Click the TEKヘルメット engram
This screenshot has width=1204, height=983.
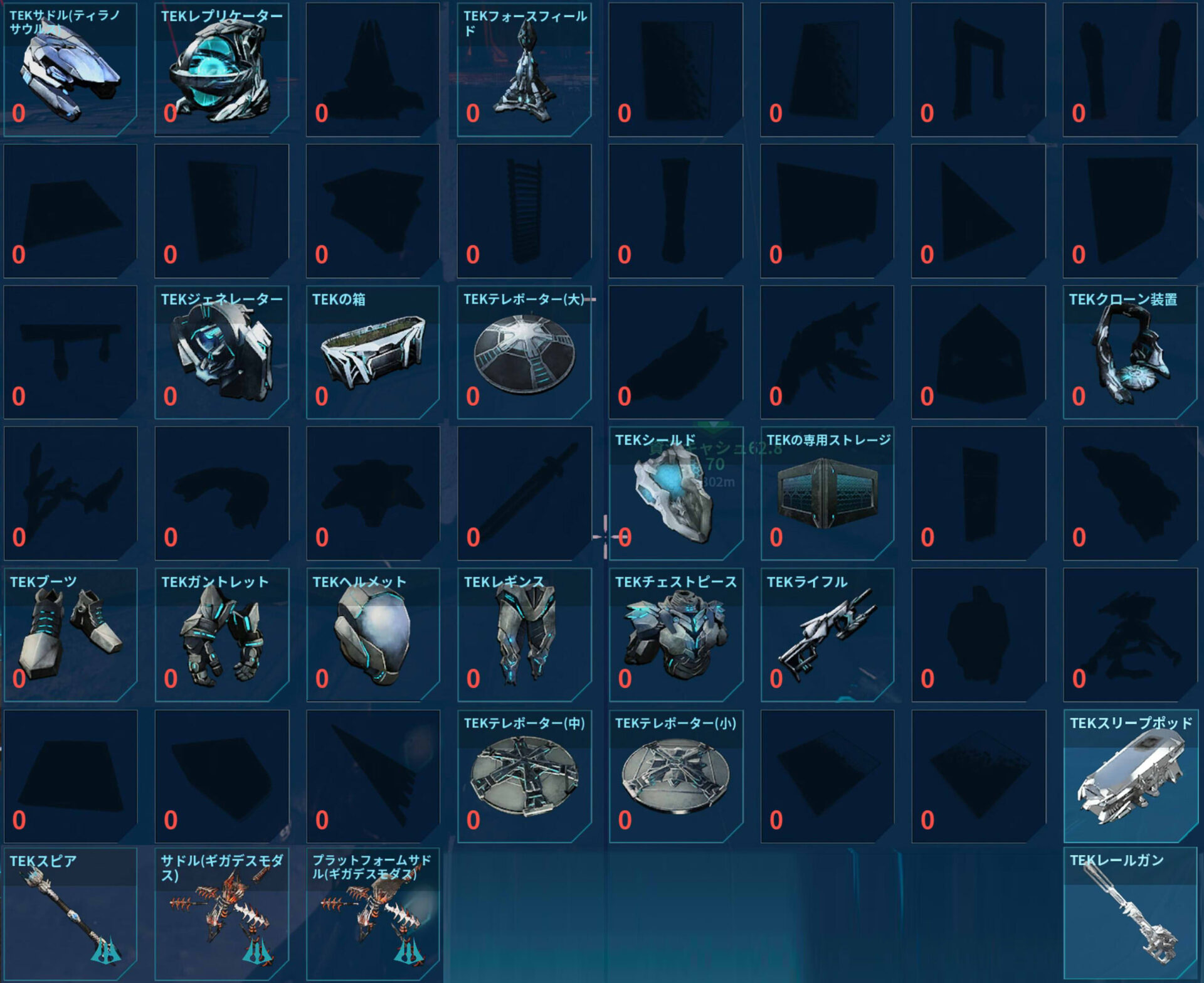click(x=372, y=635)
